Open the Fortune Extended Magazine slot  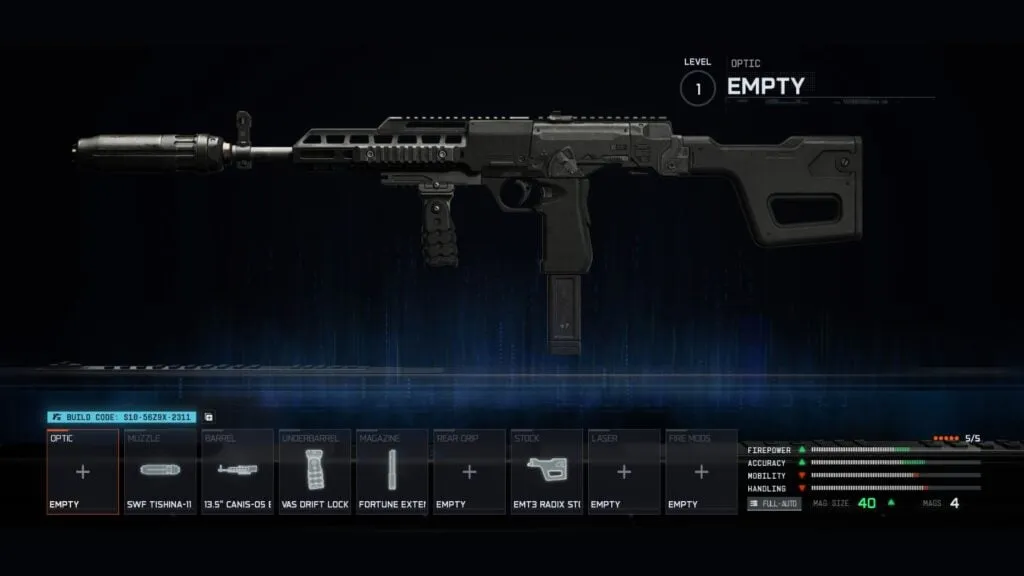coord(391,472)
